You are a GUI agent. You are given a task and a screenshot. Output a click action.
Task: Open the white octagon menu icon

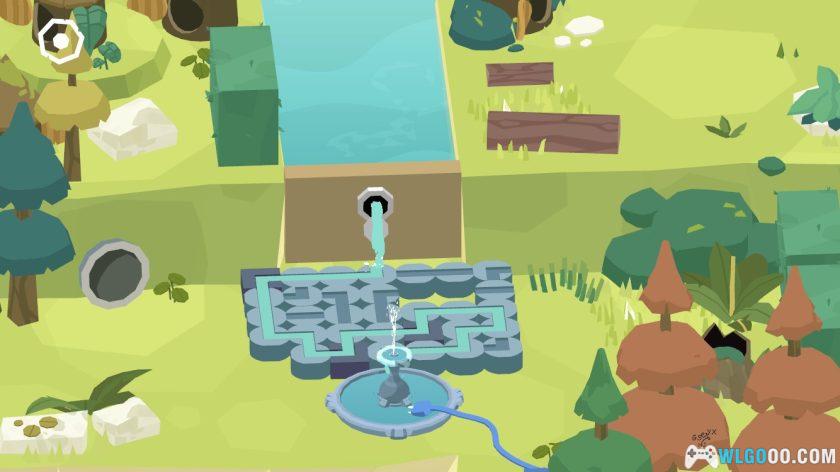62,41
